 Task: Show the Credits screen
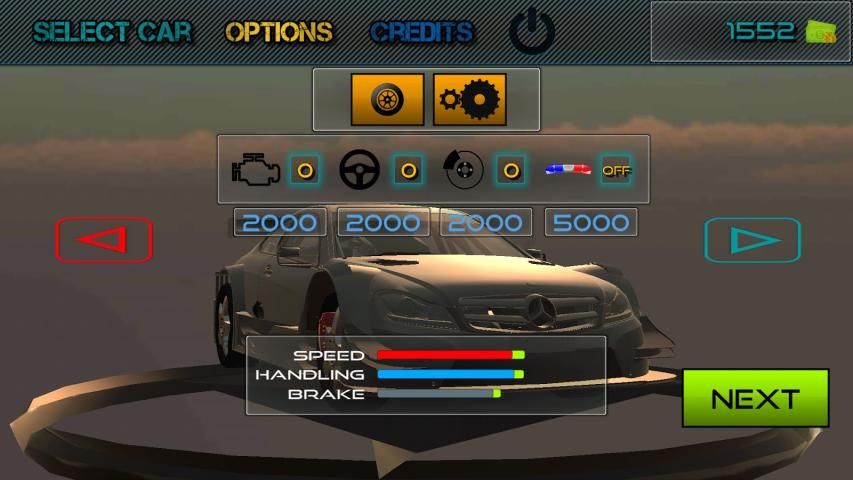421,32
